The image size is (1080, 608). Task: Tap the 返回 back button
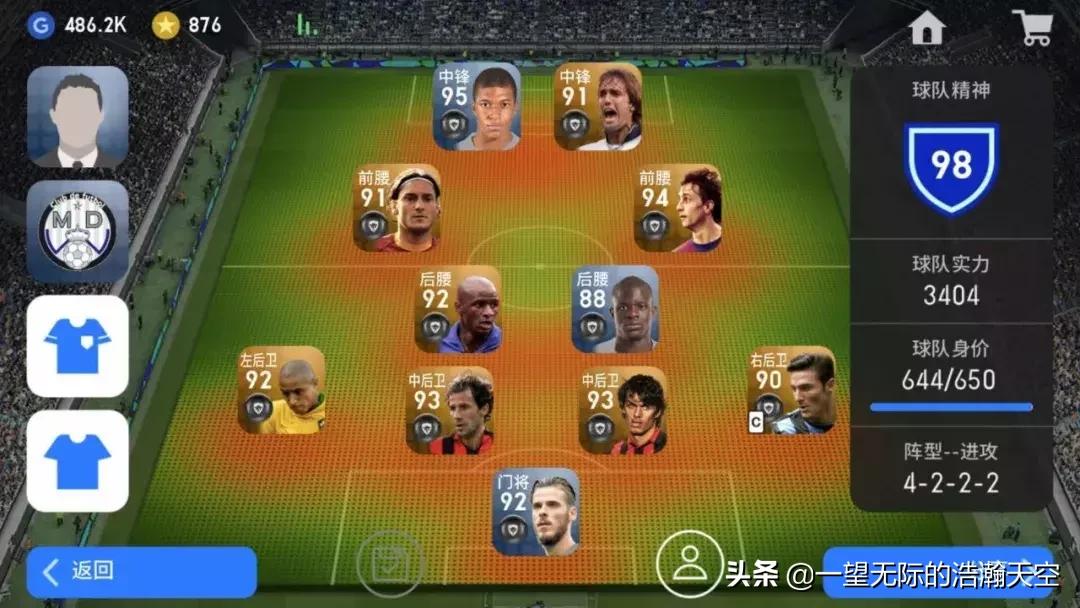click(141, 572)
